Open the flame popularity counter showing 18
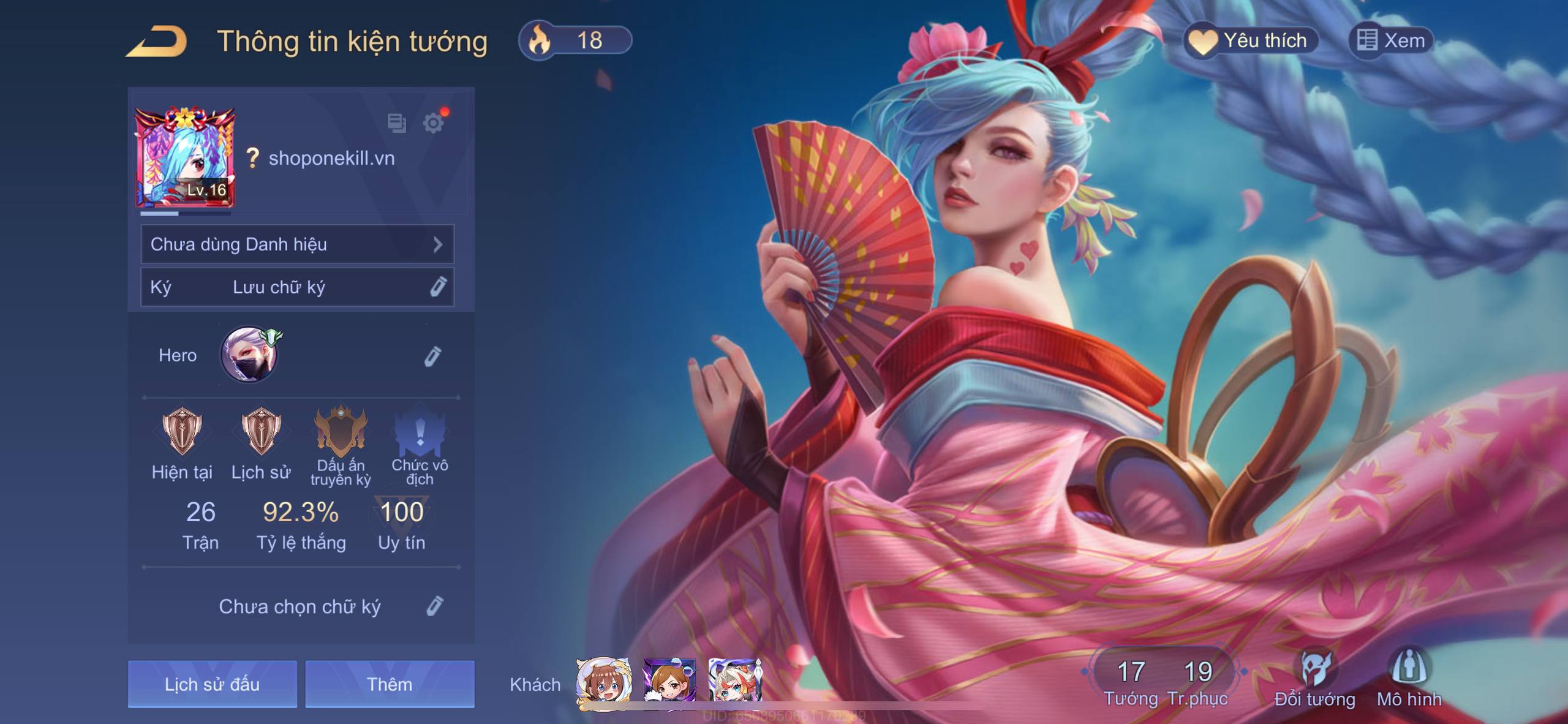1568x724 pixels. tap(575, 41)
